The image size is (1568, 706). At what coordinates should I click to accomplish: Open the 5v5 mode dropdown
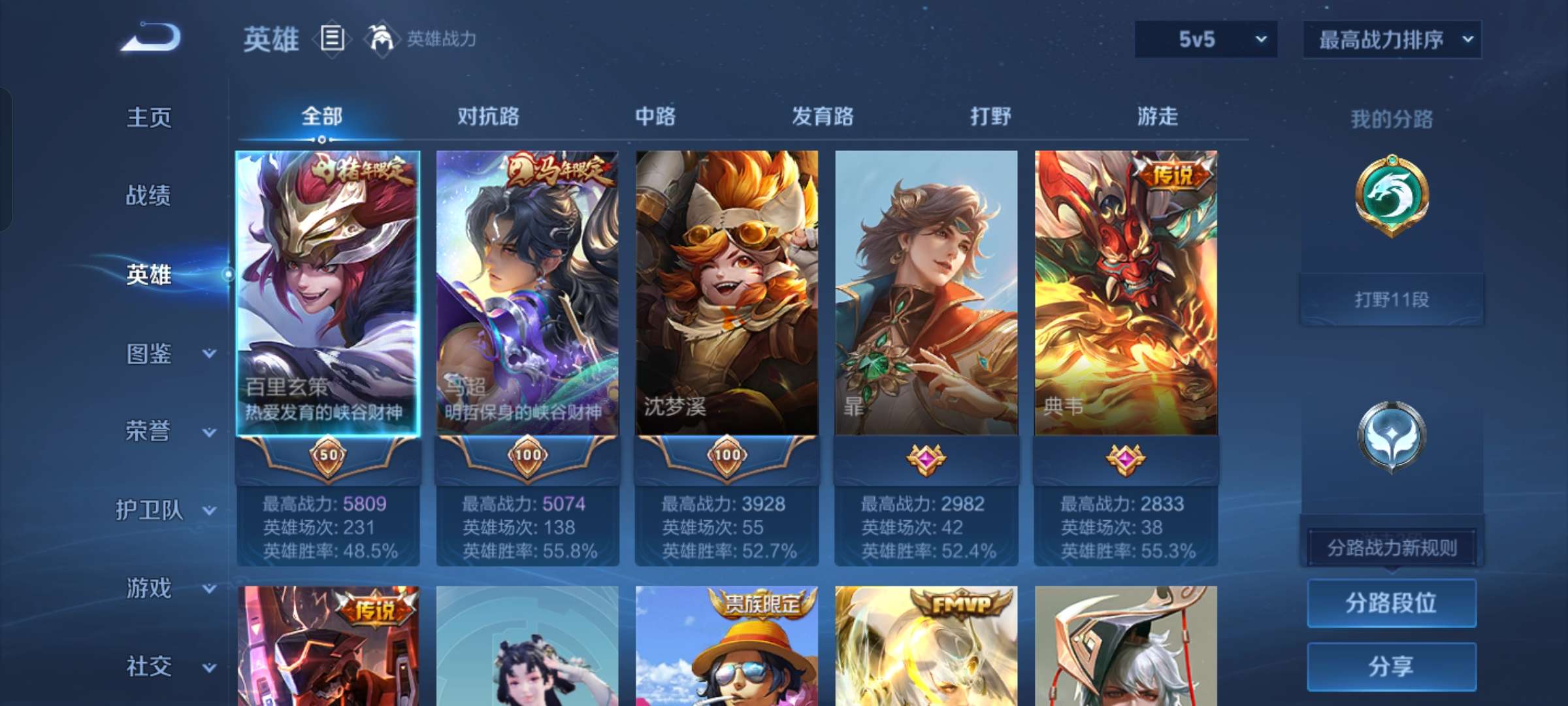1205,39
